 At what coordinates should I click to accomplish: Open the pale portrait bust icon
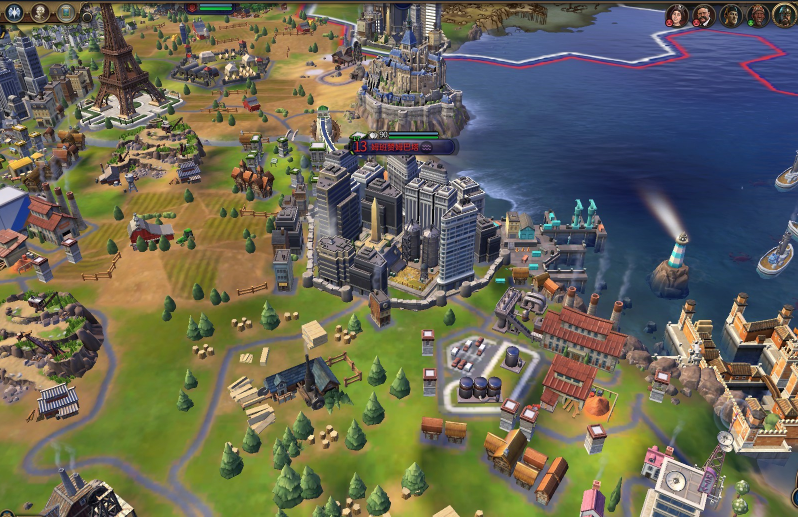click(40, 12)
